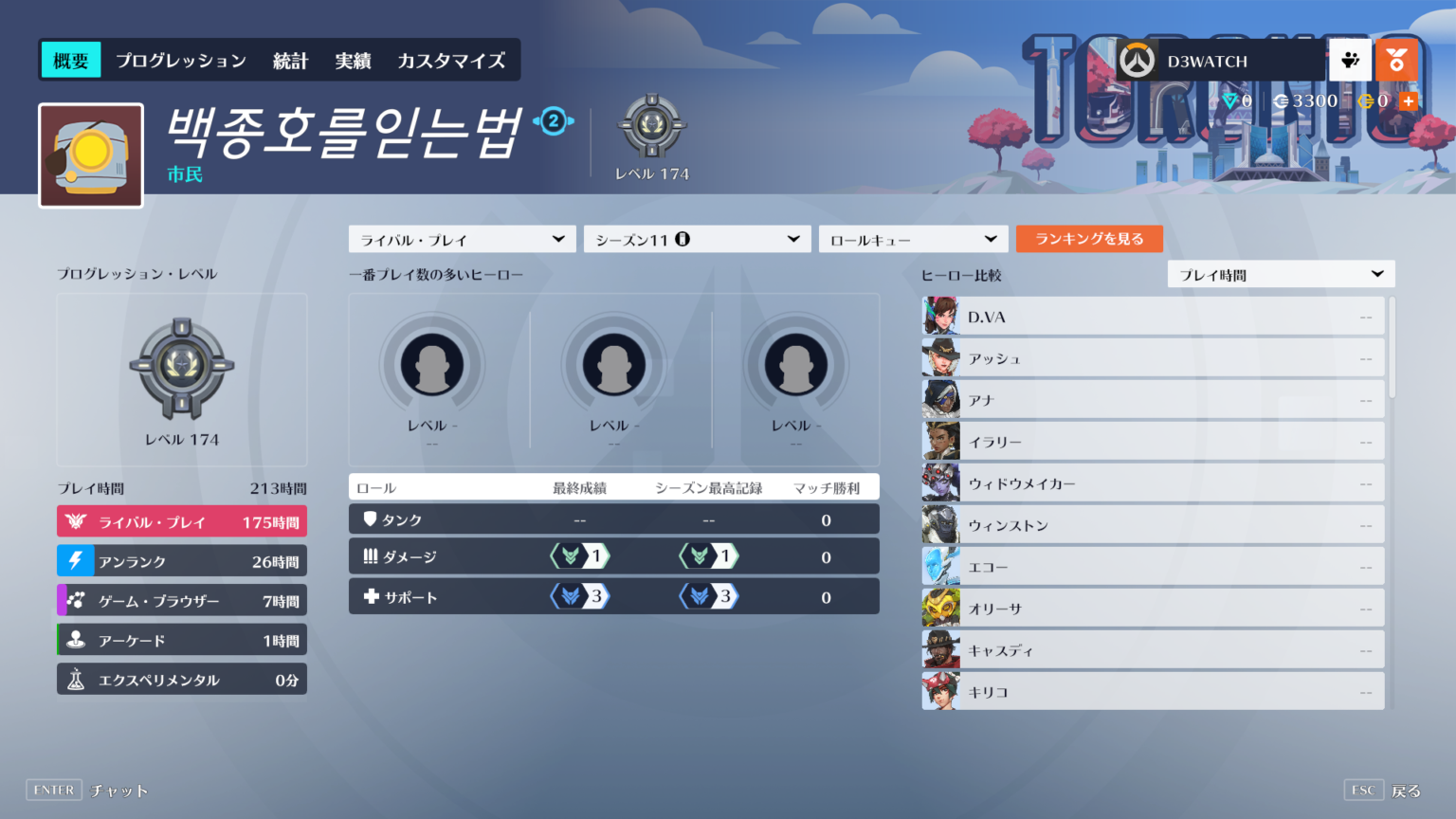The image size is (1456, 819).
Task: Click the Tank role shield icon
Action: pos(370,519)
